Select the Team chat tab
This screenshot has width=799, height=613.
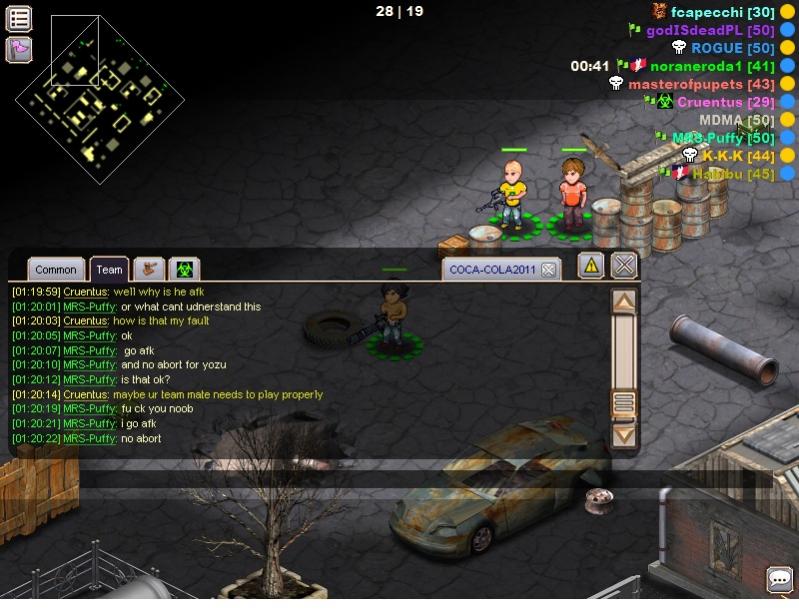(x=109, y=269)
